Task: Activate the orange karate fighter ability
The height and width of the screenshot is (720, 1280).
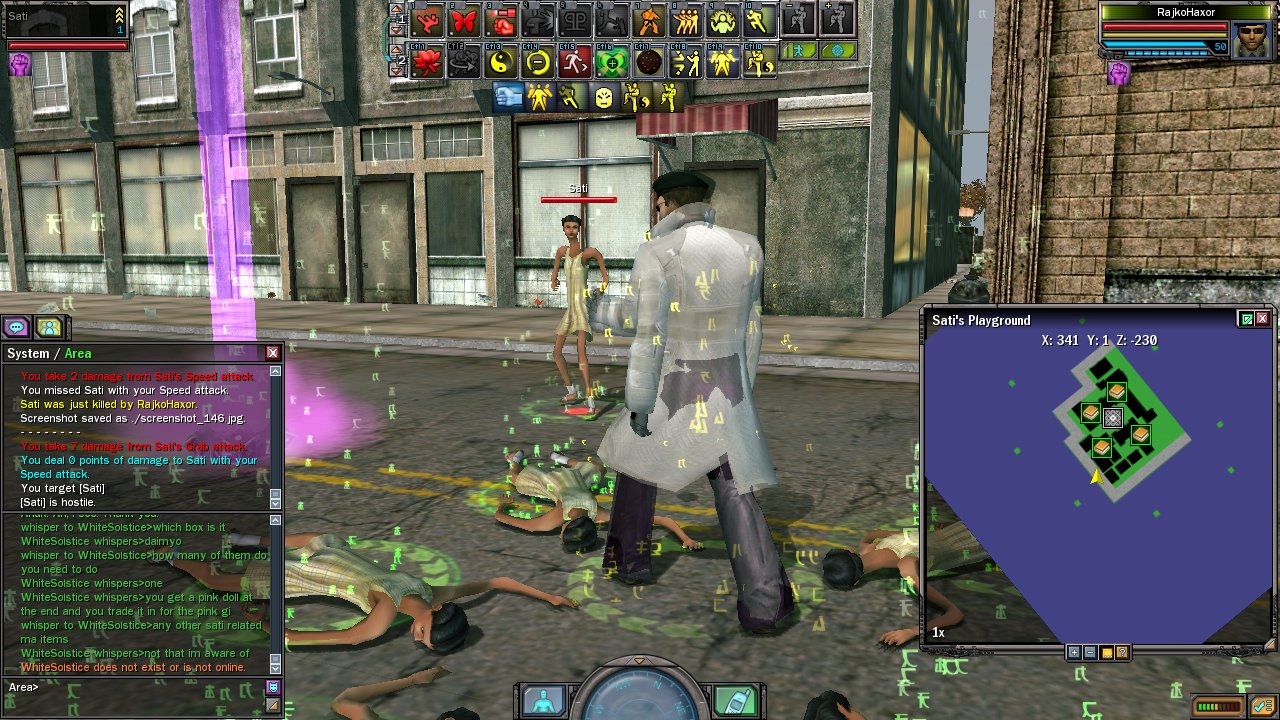Action: [649, 20]
